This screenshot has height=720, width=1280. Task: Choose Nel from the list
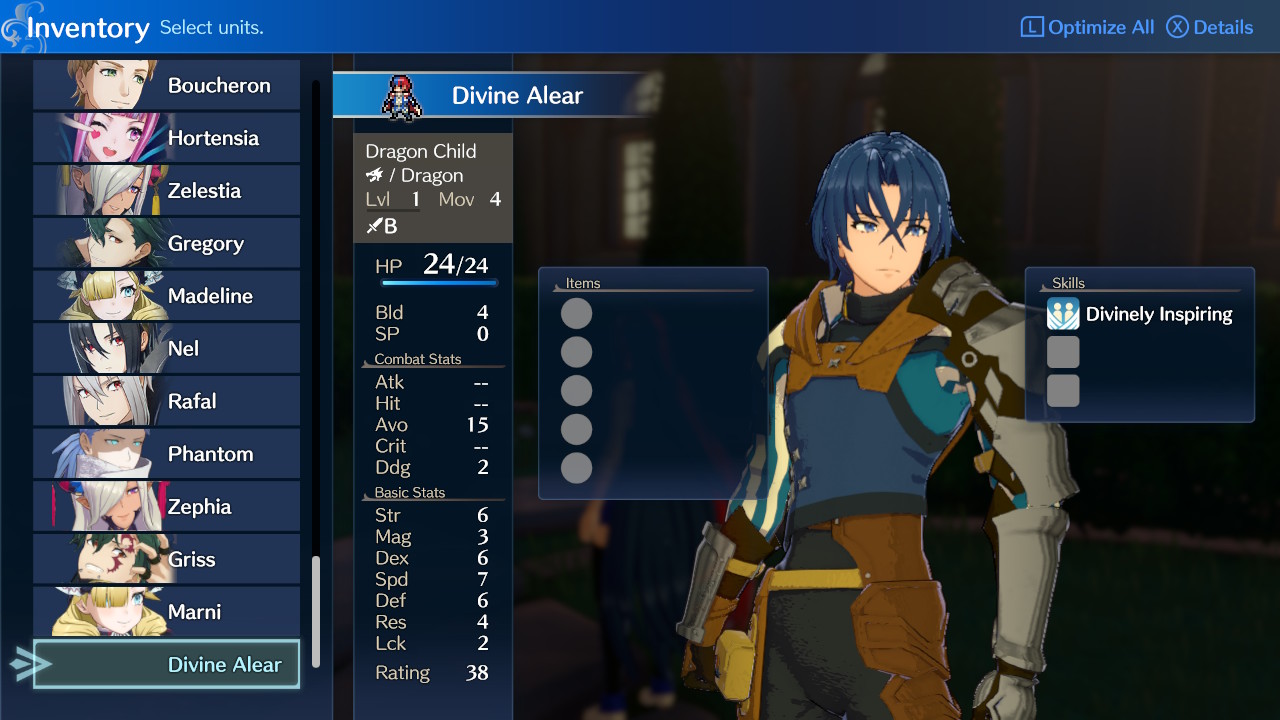(x=166, y=349)
